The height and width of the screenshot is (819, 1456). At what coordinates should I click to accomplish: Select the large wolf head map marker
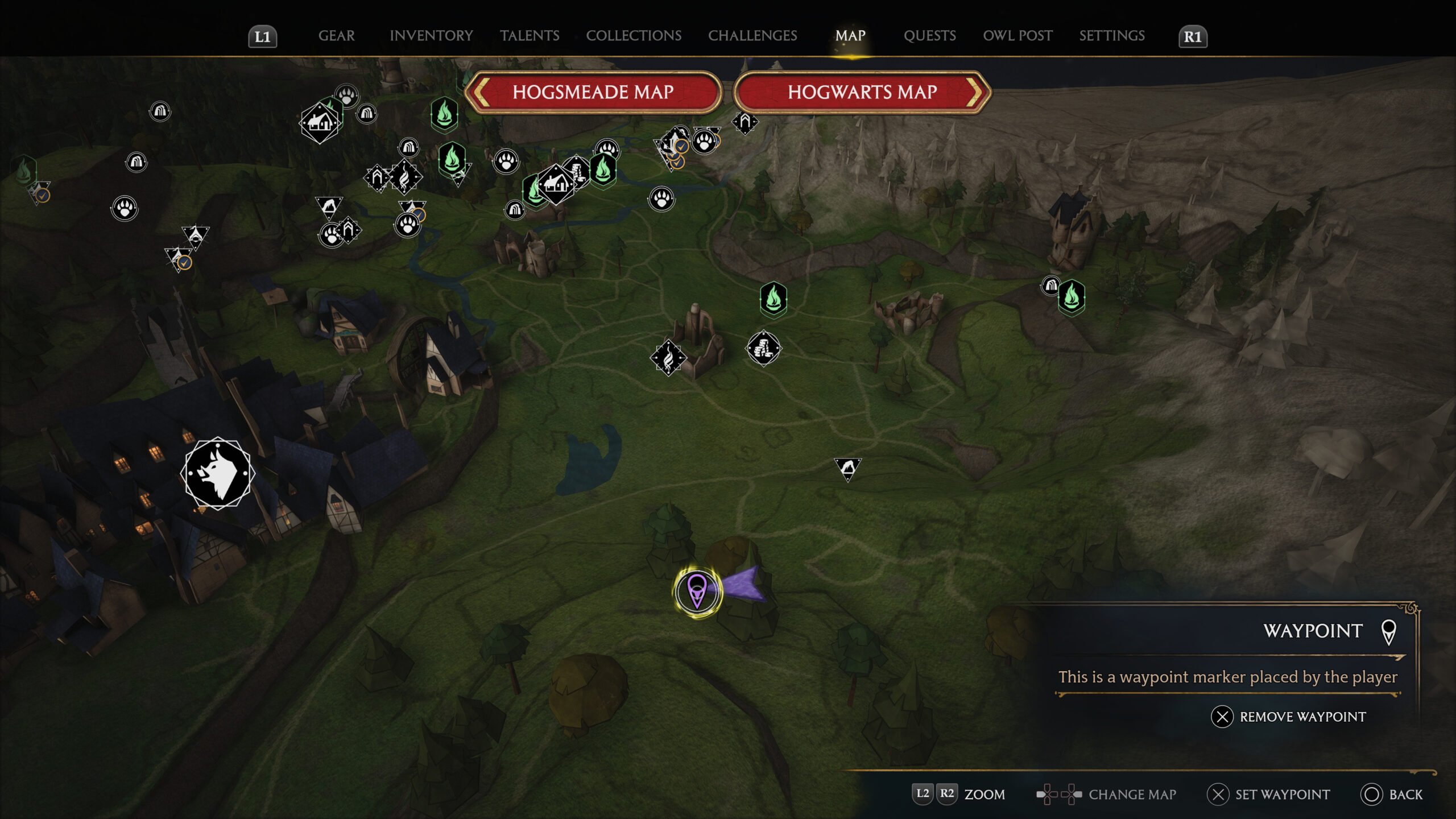(x=218, y=473)
